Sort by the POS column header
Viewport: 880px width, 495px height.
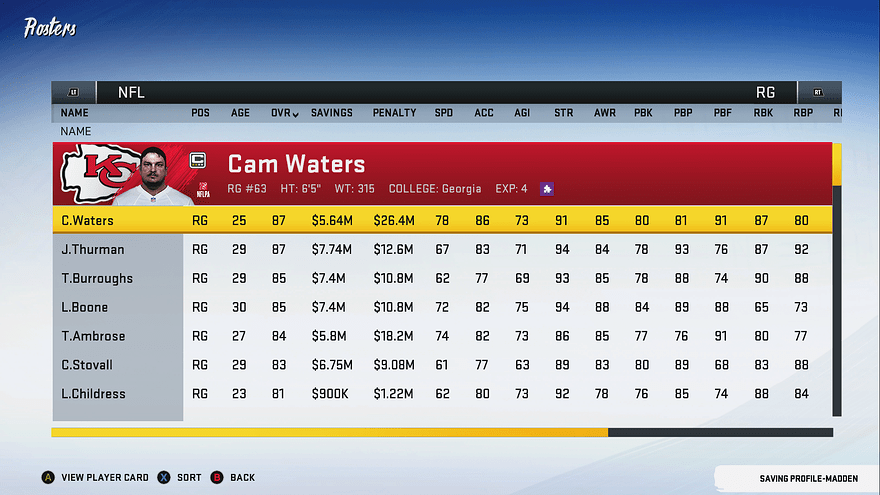pyautogui.click(x=200, y=113)
